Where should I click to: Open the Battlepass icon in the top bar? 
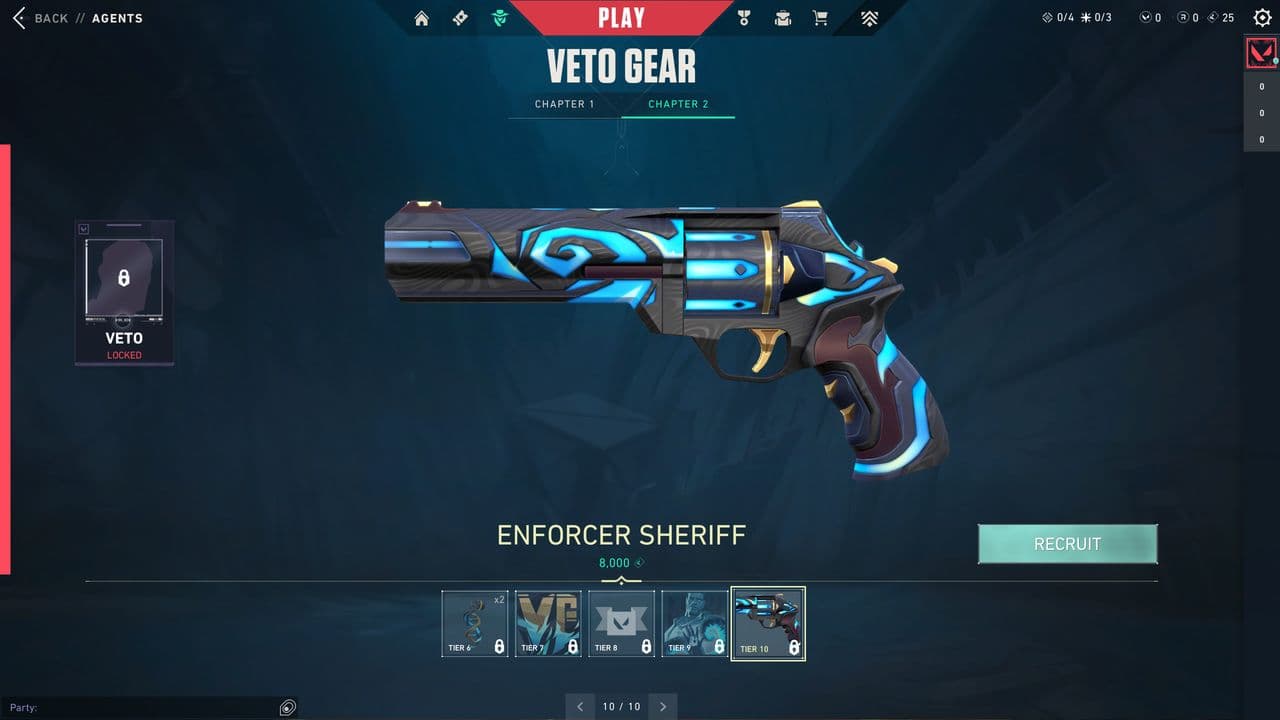(460, 17)
